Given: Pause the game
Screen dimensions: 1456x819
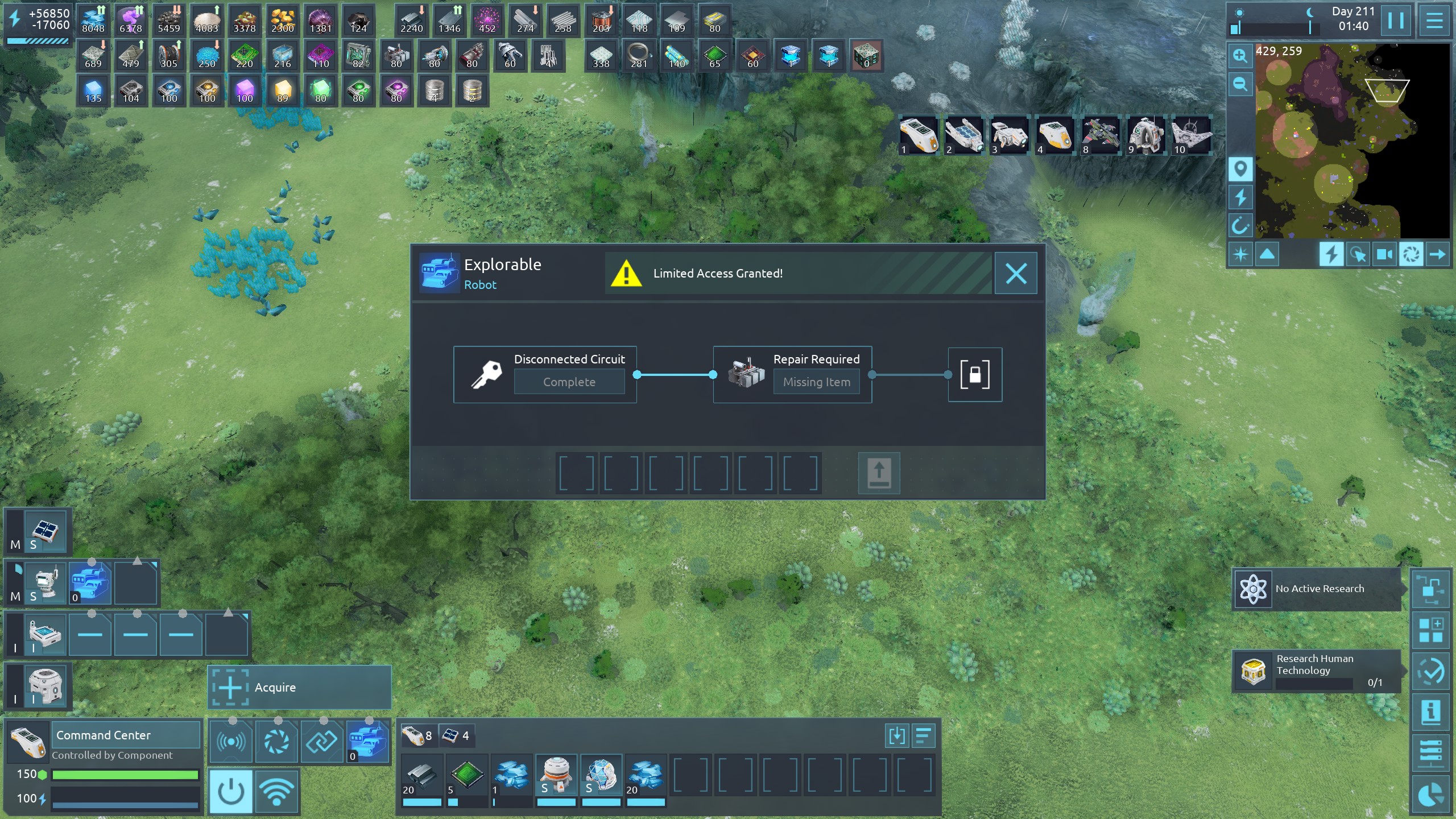Looking at the screenshot, I should [1396, 21].
